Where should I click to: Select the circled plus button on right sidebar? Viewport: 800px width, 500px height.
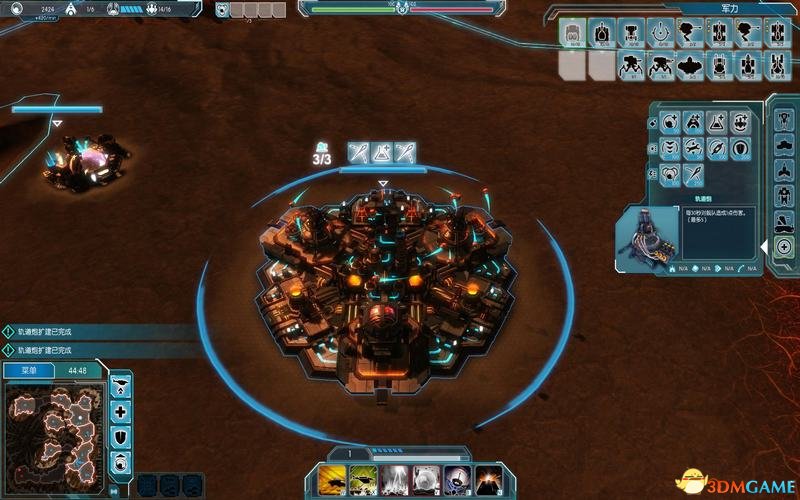[784, 247]
